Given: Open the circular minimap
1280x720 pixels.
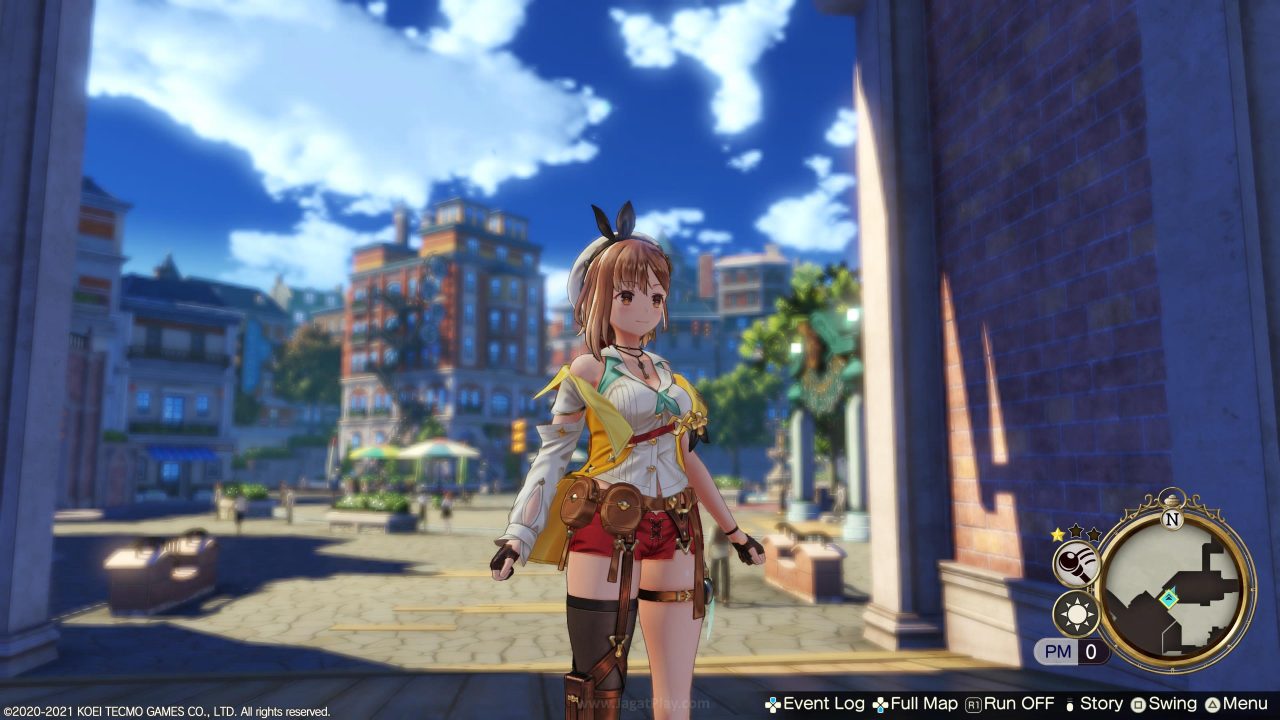Looking at the screenshot, I should (1175, 590).
